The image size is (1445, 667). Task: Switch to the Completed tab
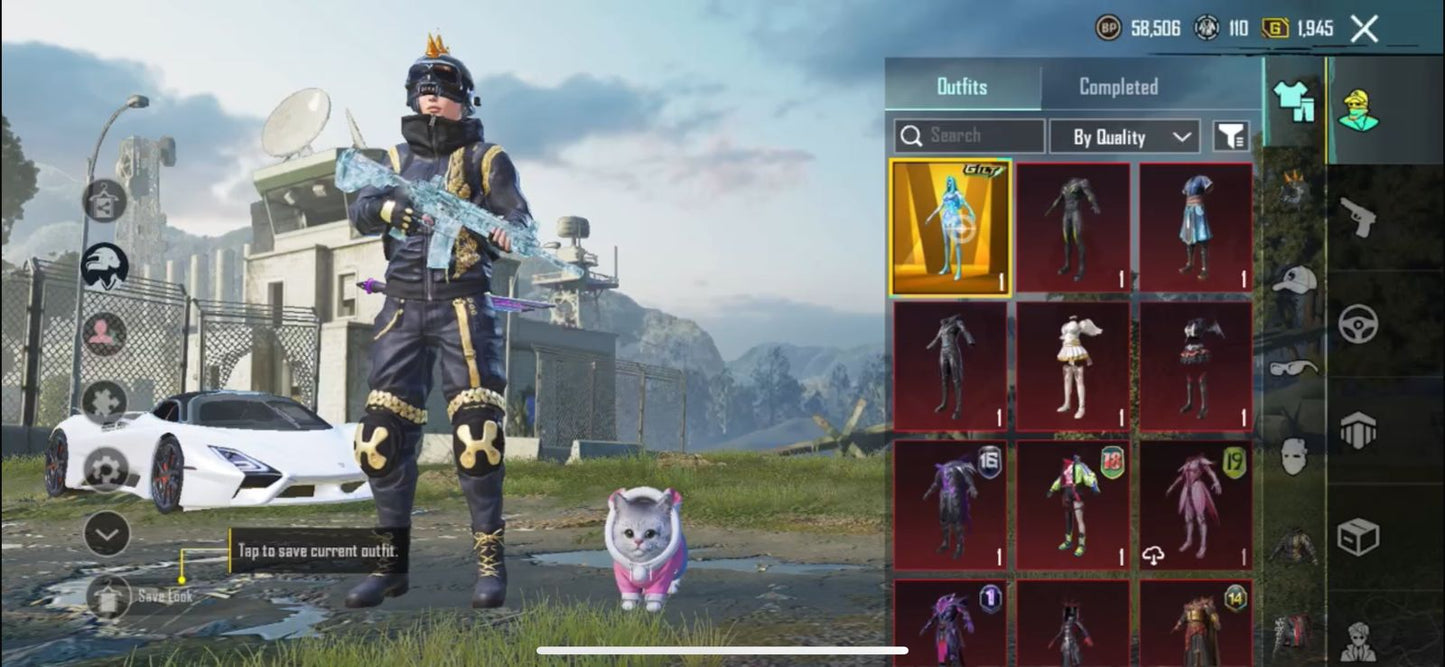tap(1118, 87)
